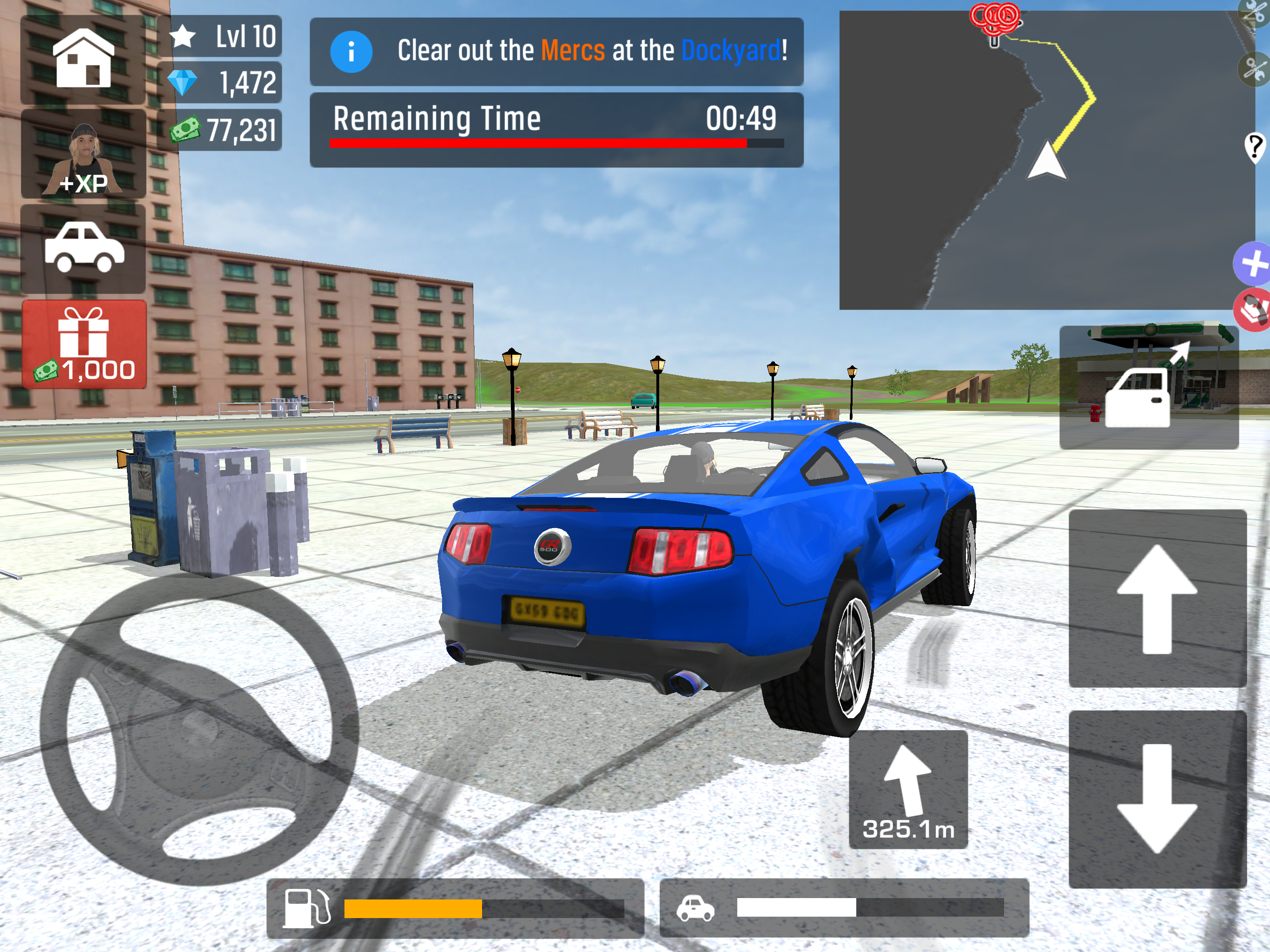Tap the blue diamond gems counter
The height and width of the screenshot is (952, 1270).
(x=221, y=83)
